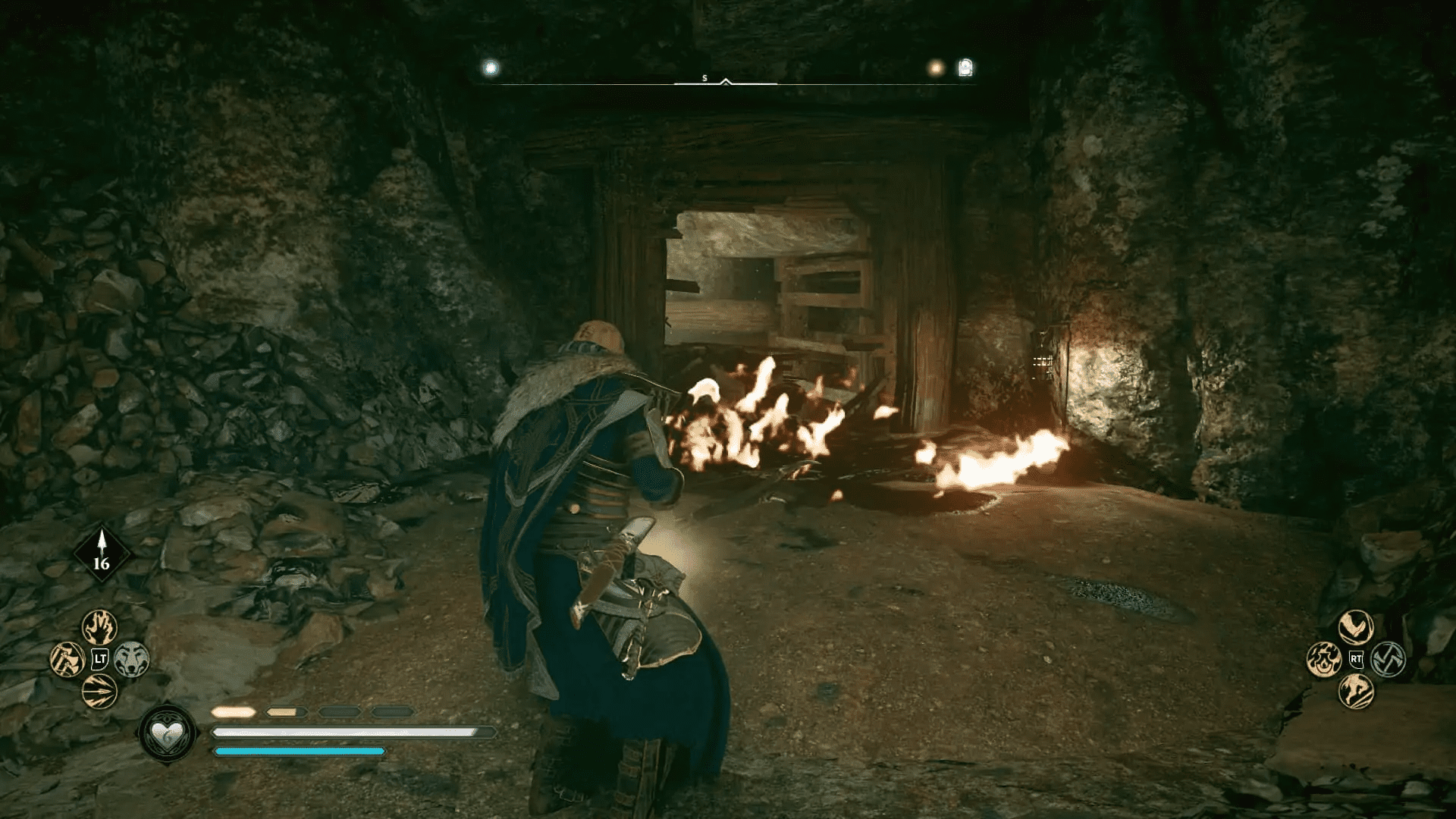Trigger the arrow volley ability icon

click(x=98, y=689)
